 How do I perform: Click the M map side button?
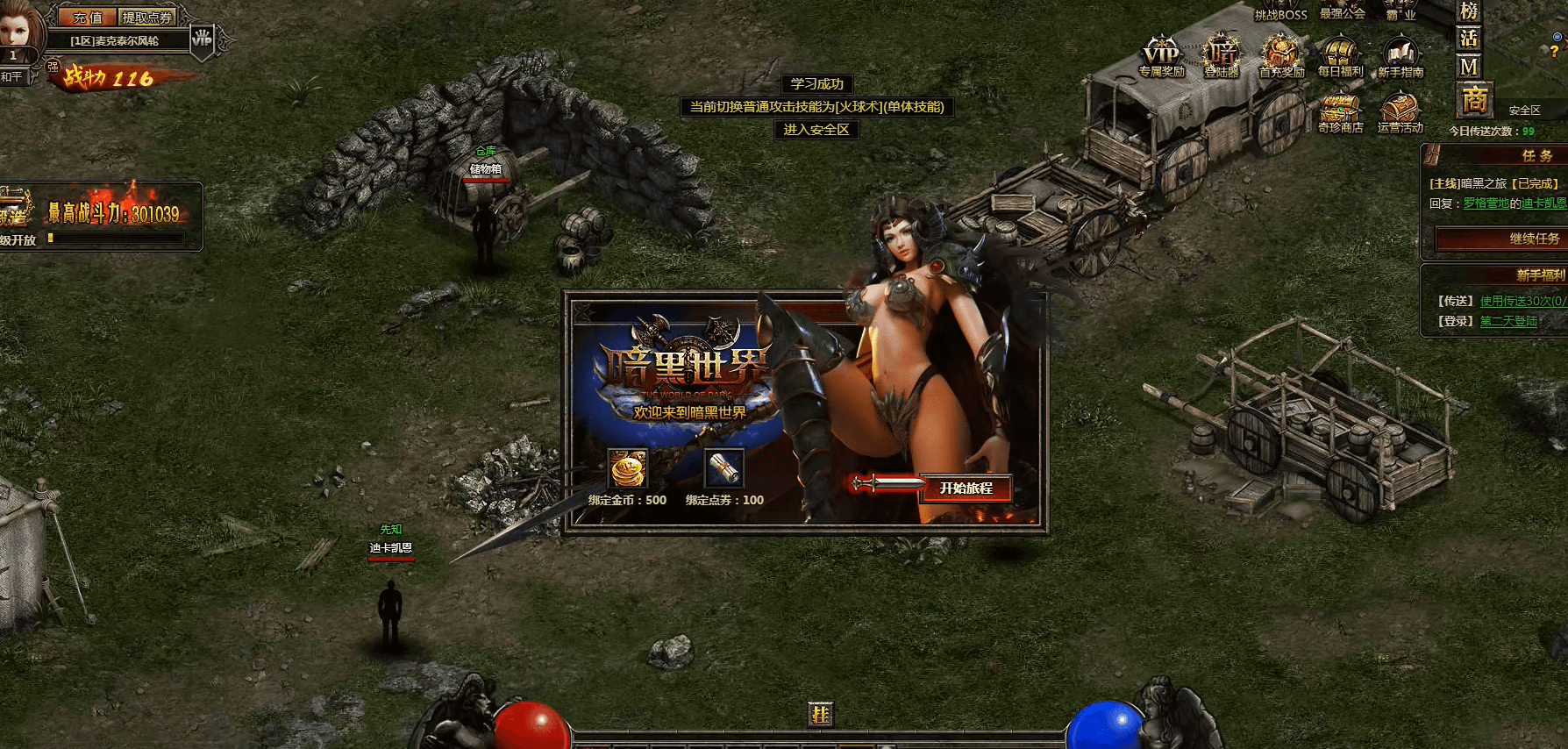pyautogui.click(x=1469, y=67)
